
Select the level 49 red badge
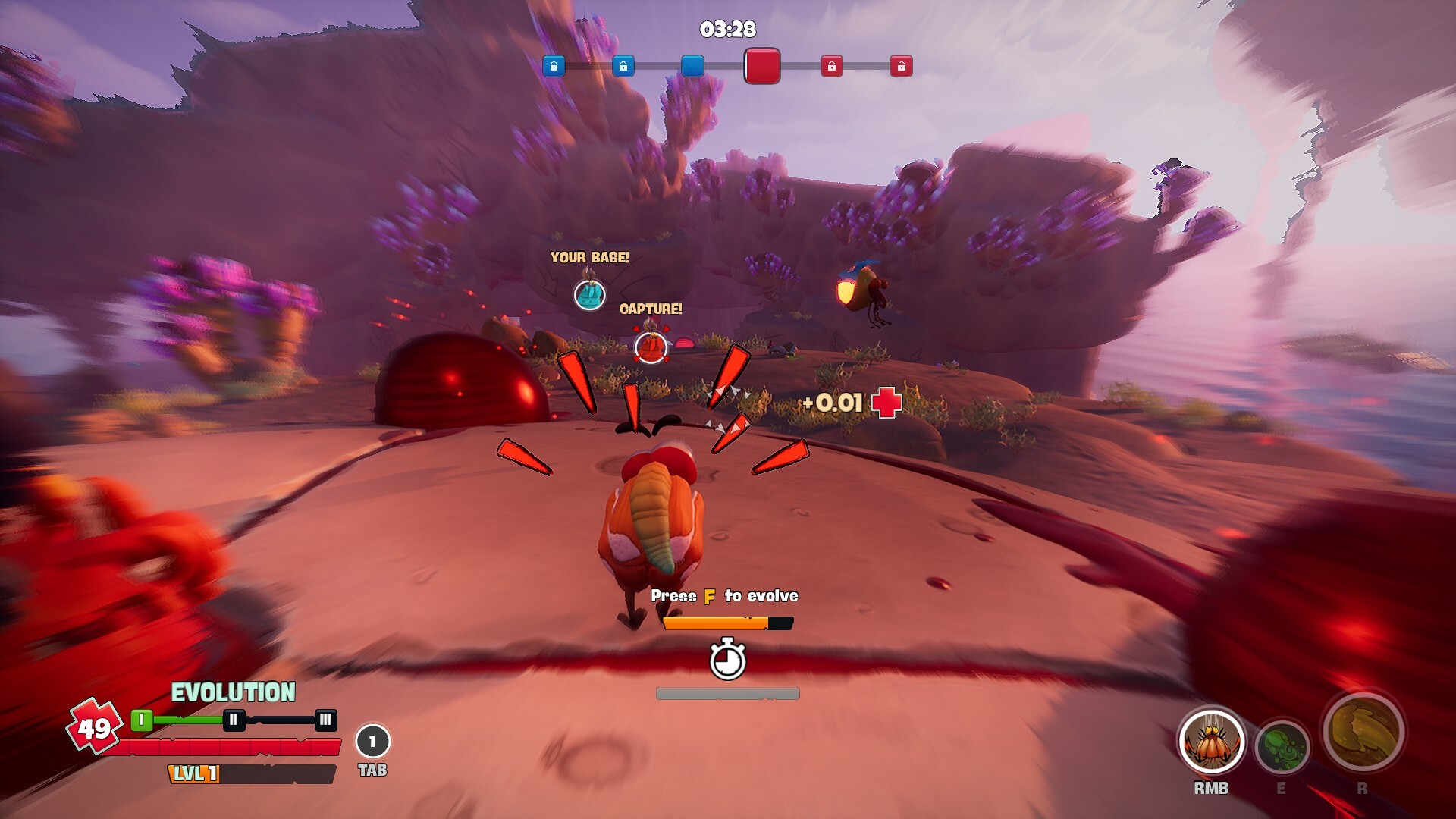94,727
